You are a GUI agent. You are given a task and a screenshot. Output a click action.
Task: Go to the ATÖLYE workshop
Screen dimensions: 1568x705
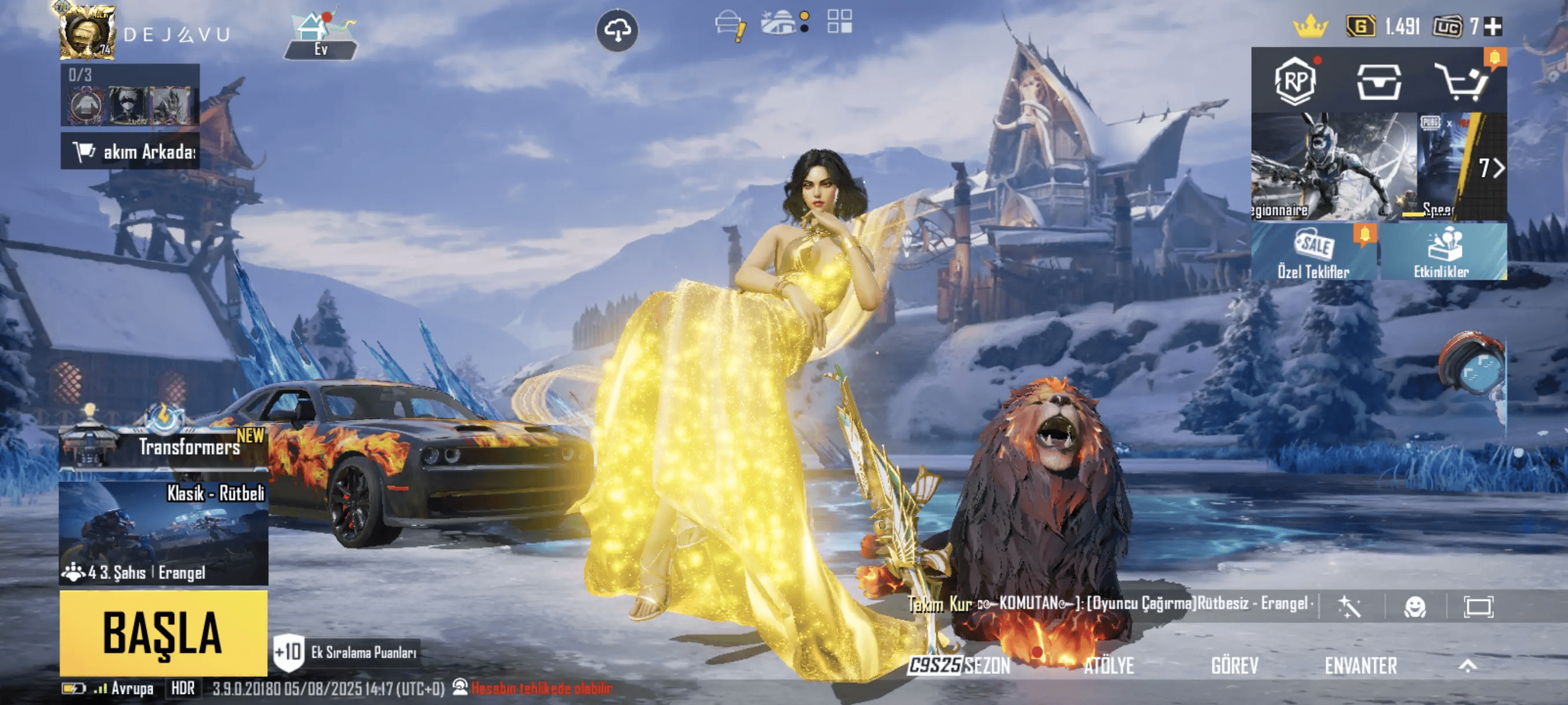(x=1108, y=666)
